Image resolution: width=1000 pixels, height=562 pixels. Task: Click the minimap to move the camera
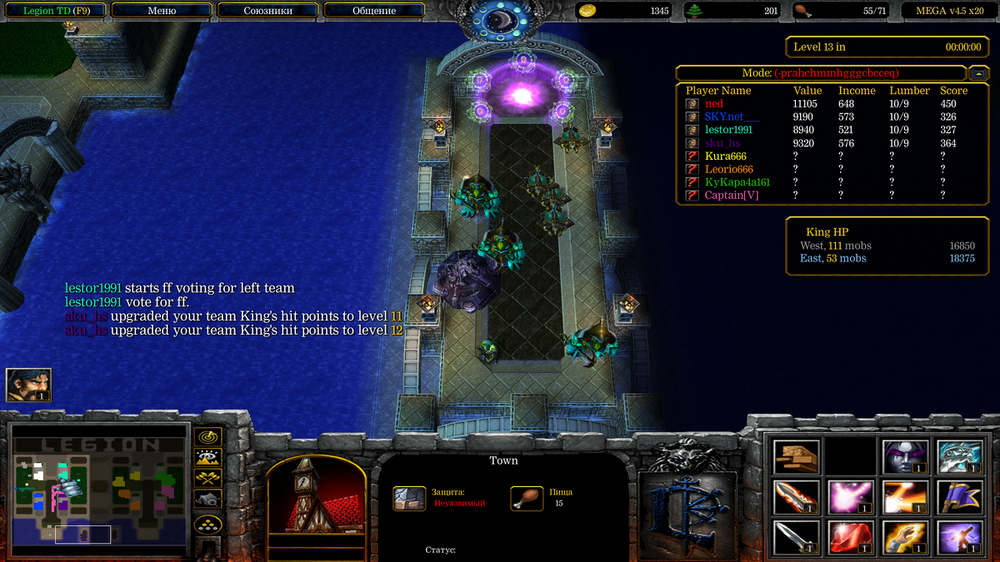click(x=98, y=490)
